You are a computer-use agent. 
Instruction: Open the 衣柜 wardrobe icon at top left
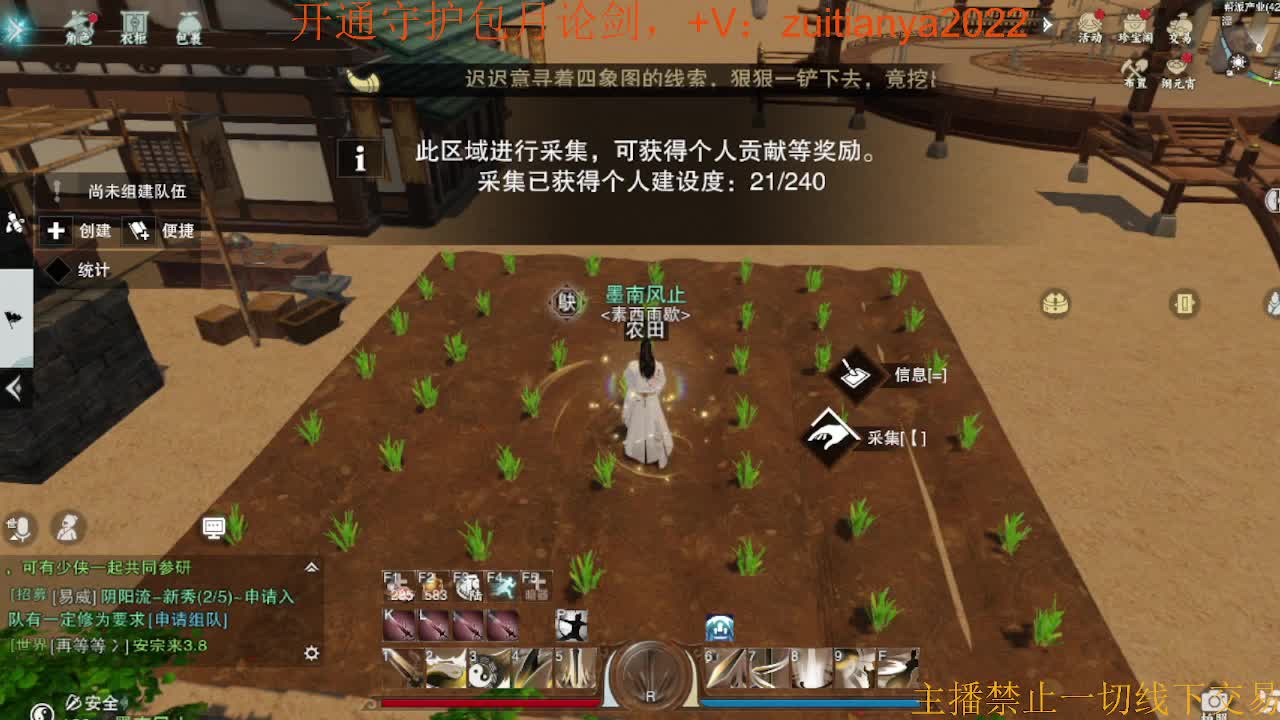135,22
